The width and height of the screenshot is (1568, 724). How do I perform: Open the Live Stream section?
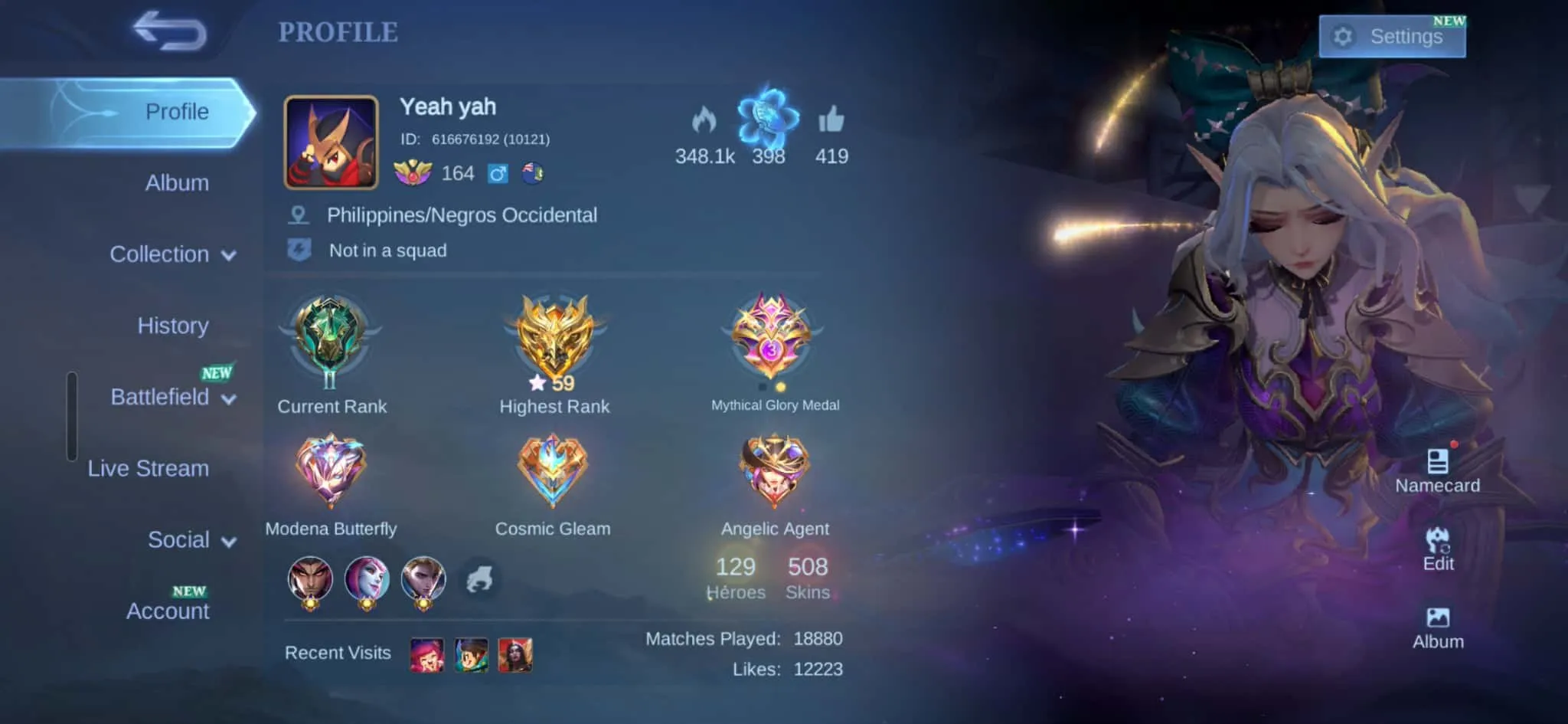coord(149,468)
